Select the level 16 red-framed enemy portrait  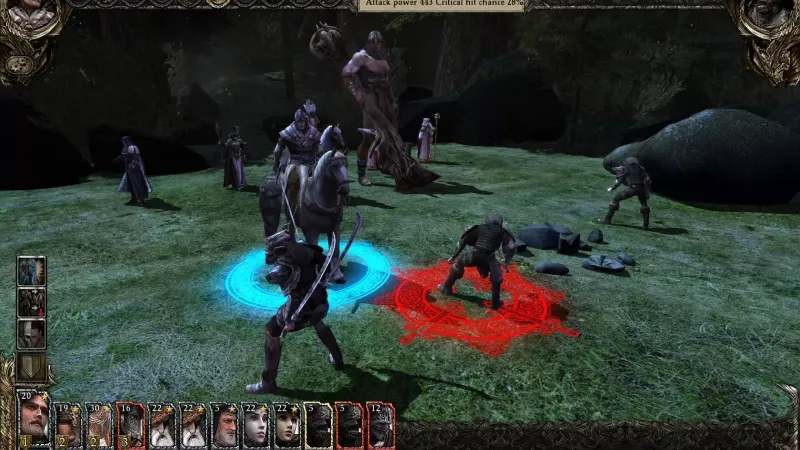pos(131,426)
